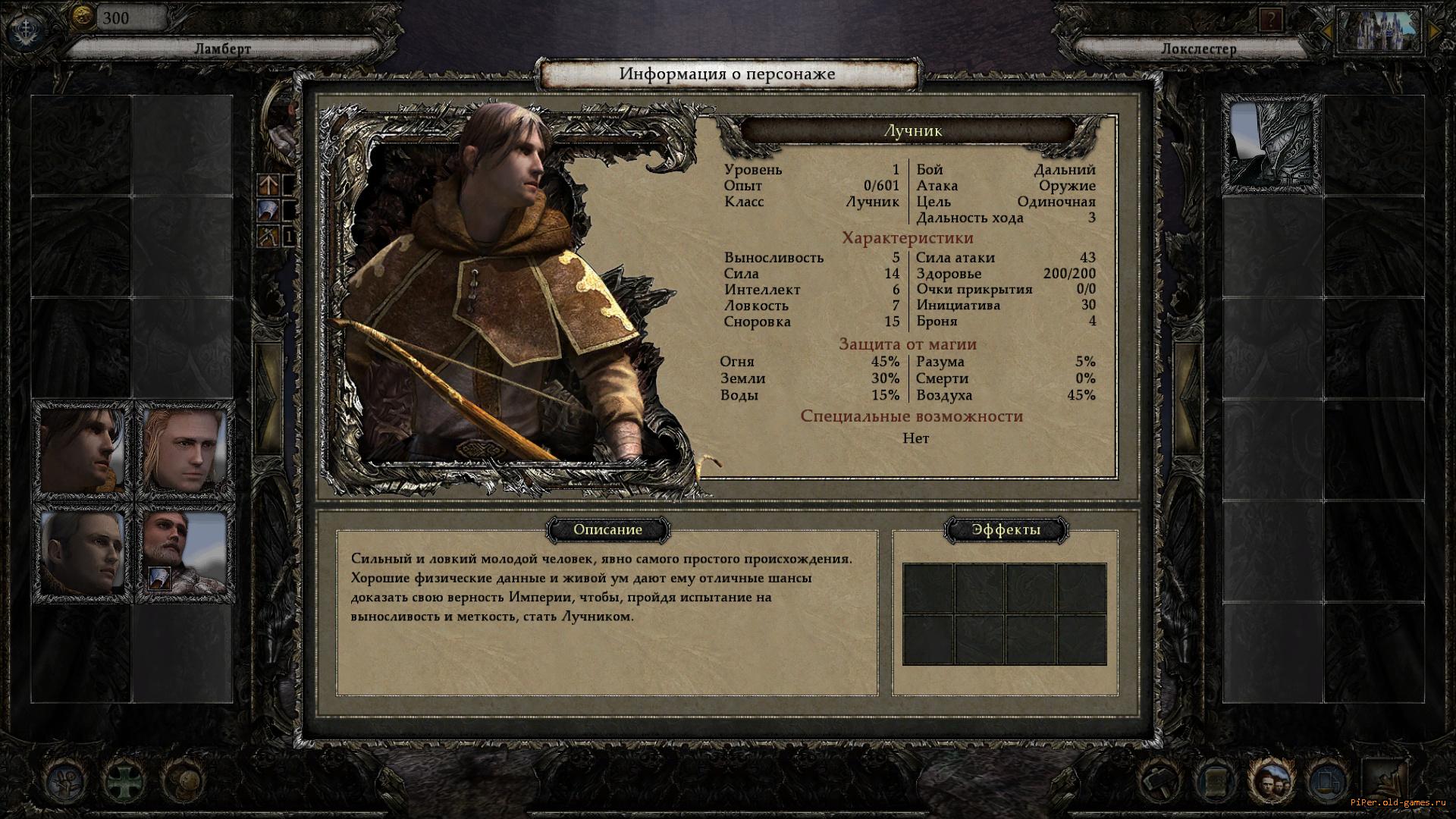Click the upward arrow rune icon
The image size is (1456, 819).
click(268, 184)
